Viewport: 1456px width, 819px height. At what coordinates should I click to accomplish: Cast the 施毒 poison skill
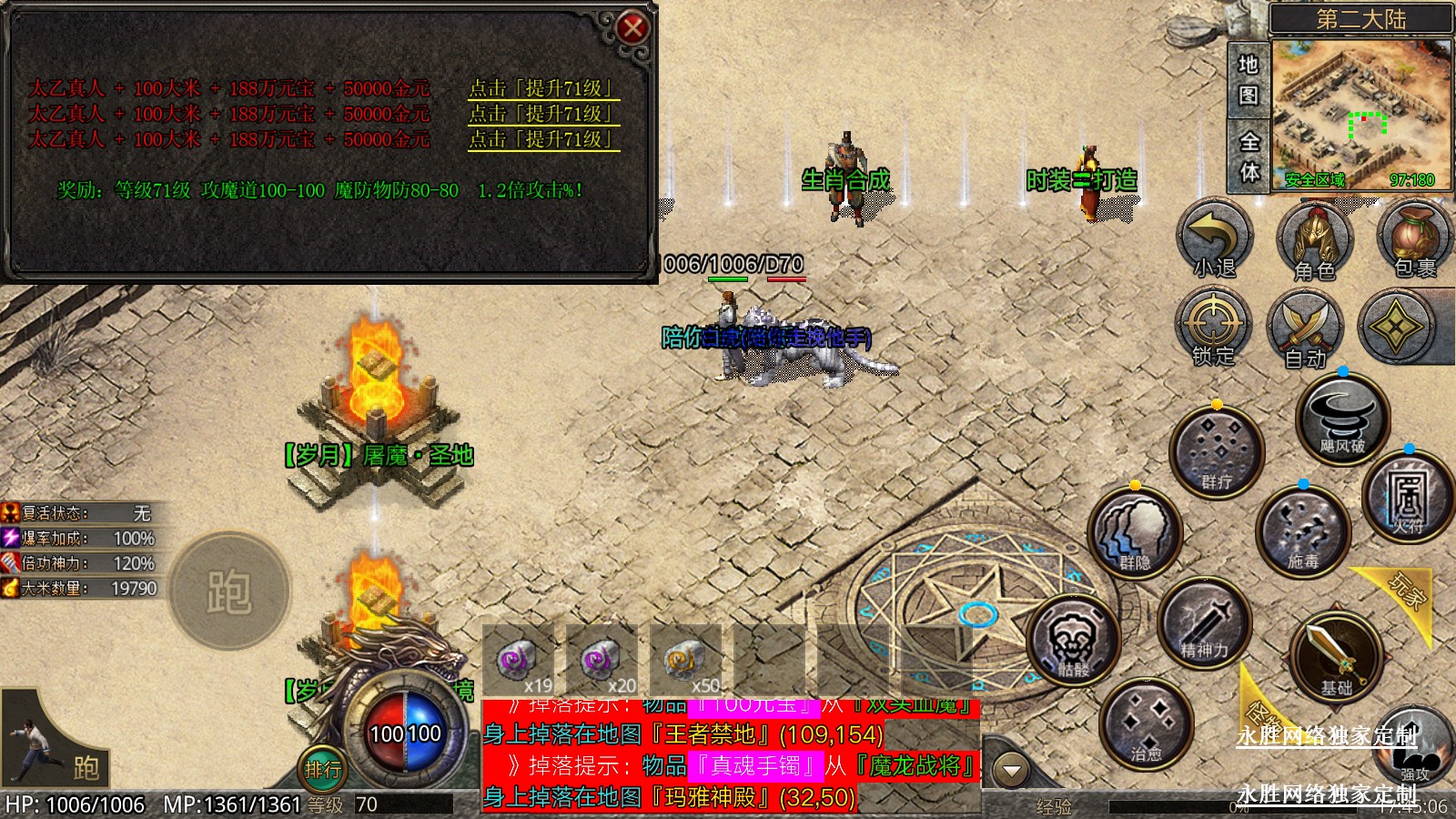(x=1302, y=533)
